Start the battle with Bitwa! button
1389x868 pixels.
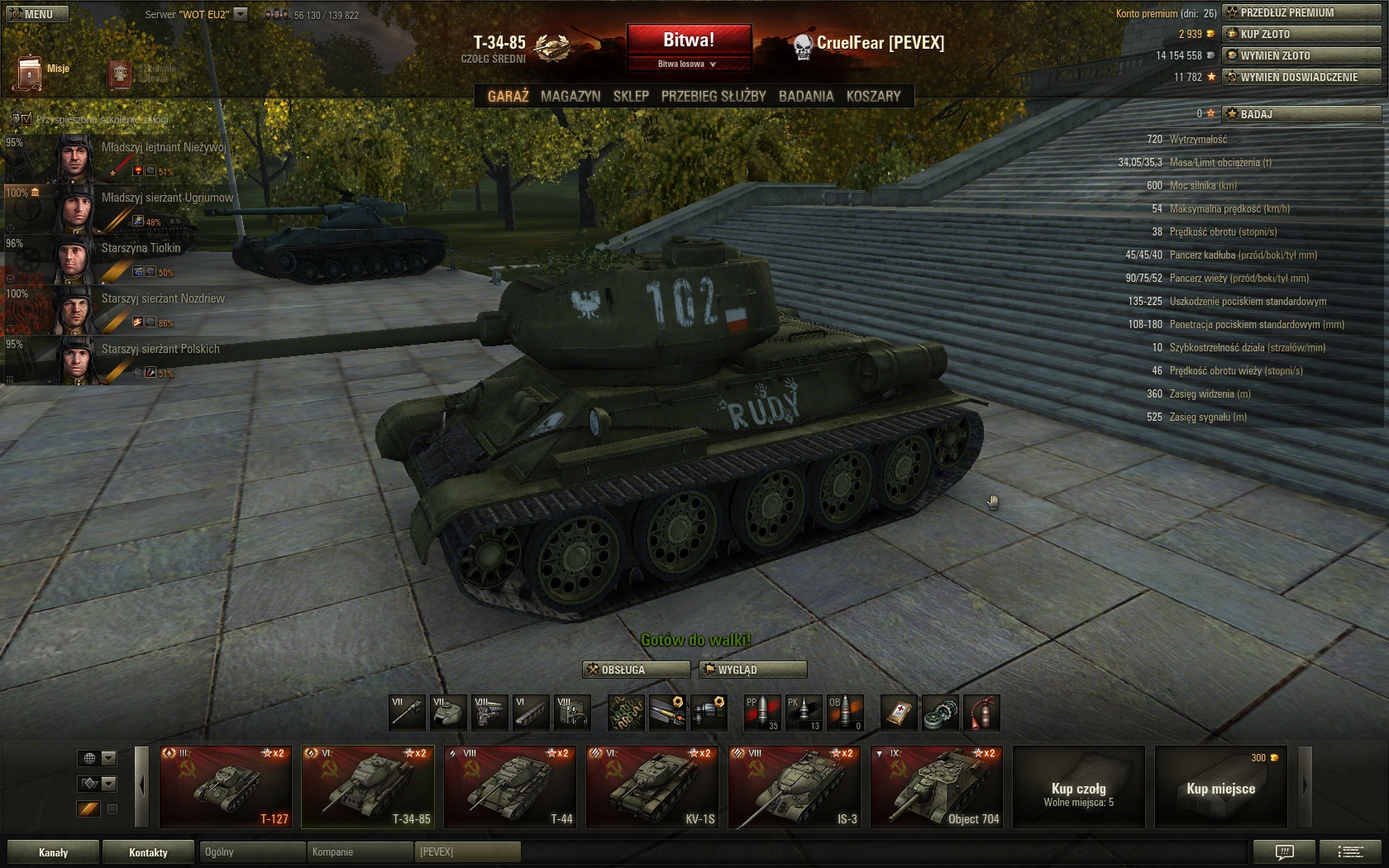(689, 40)
